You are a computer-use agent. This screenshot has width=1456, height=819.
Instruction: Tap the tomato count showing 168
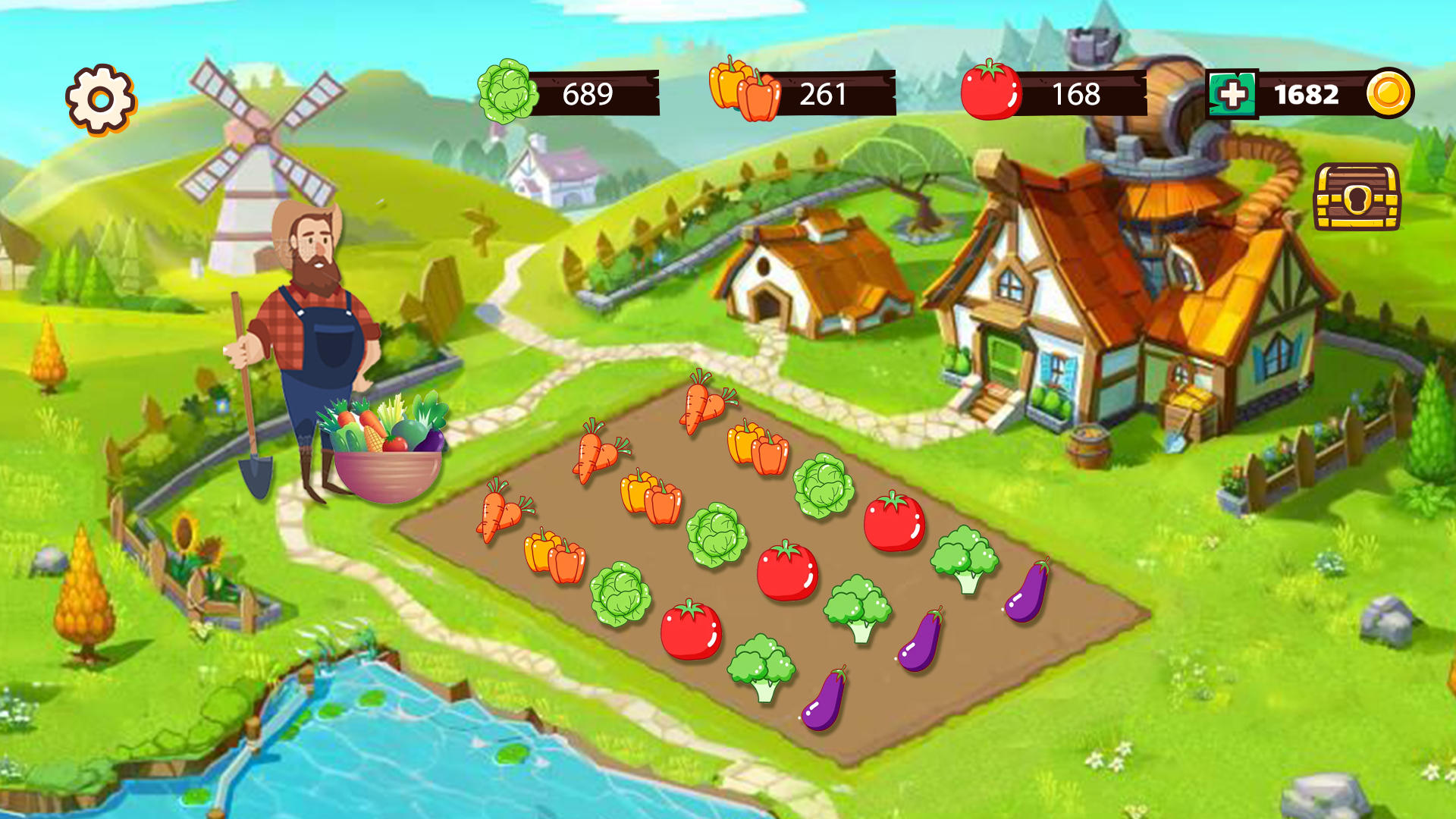coord(1077,93)
